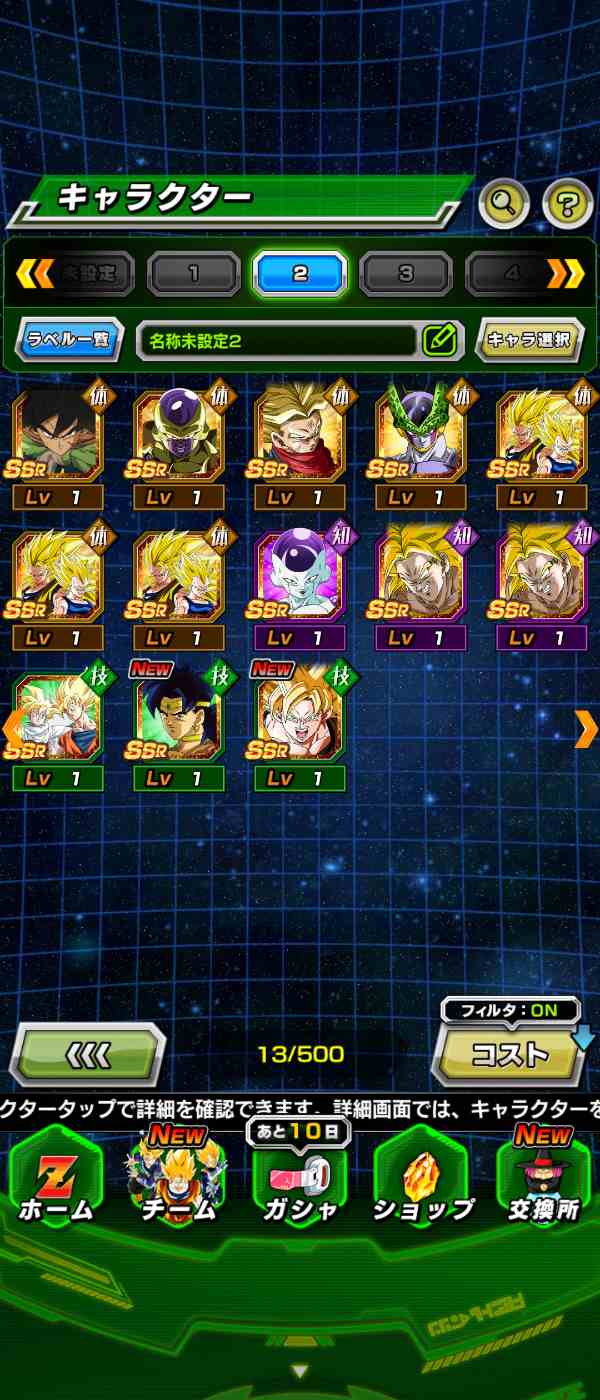The height and width of the screenshot is (1400, 600).
Task: Edit the label name with pencil icon
Action: (x=440, y=340)
